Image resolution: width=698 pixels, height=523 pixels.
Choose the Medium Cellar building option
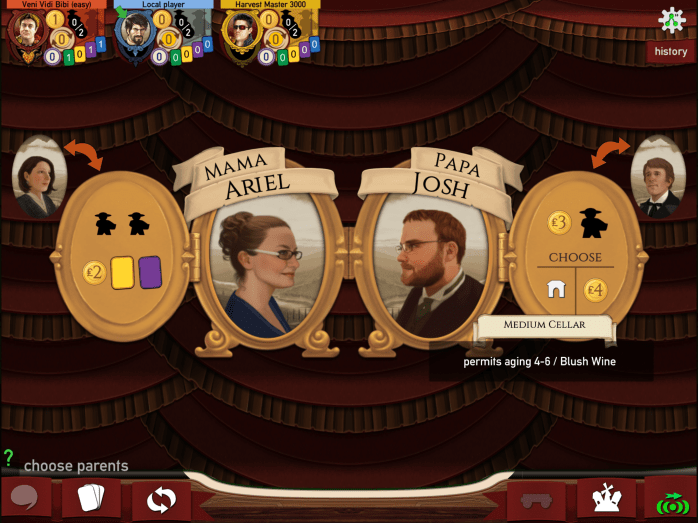pyautogui.click(x=555, y=290)
